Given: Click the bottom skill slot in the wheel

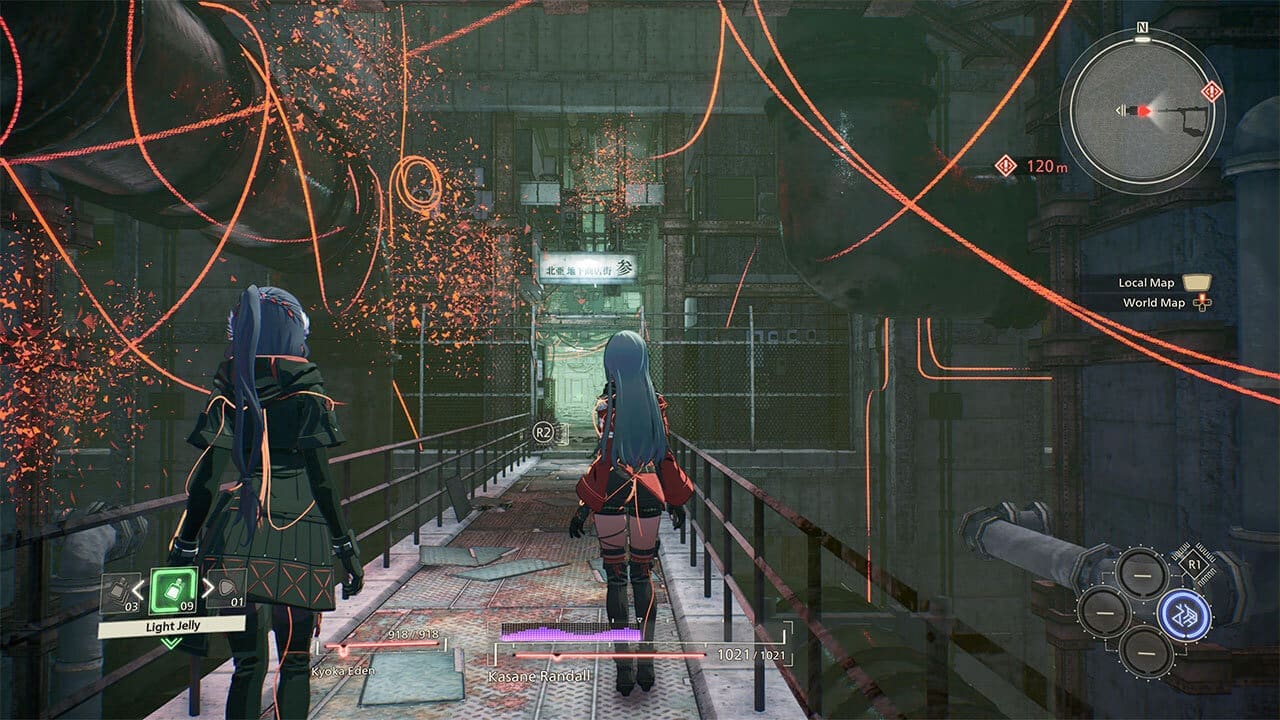Looking at the screenshot, I should [x=1146, y=653].
